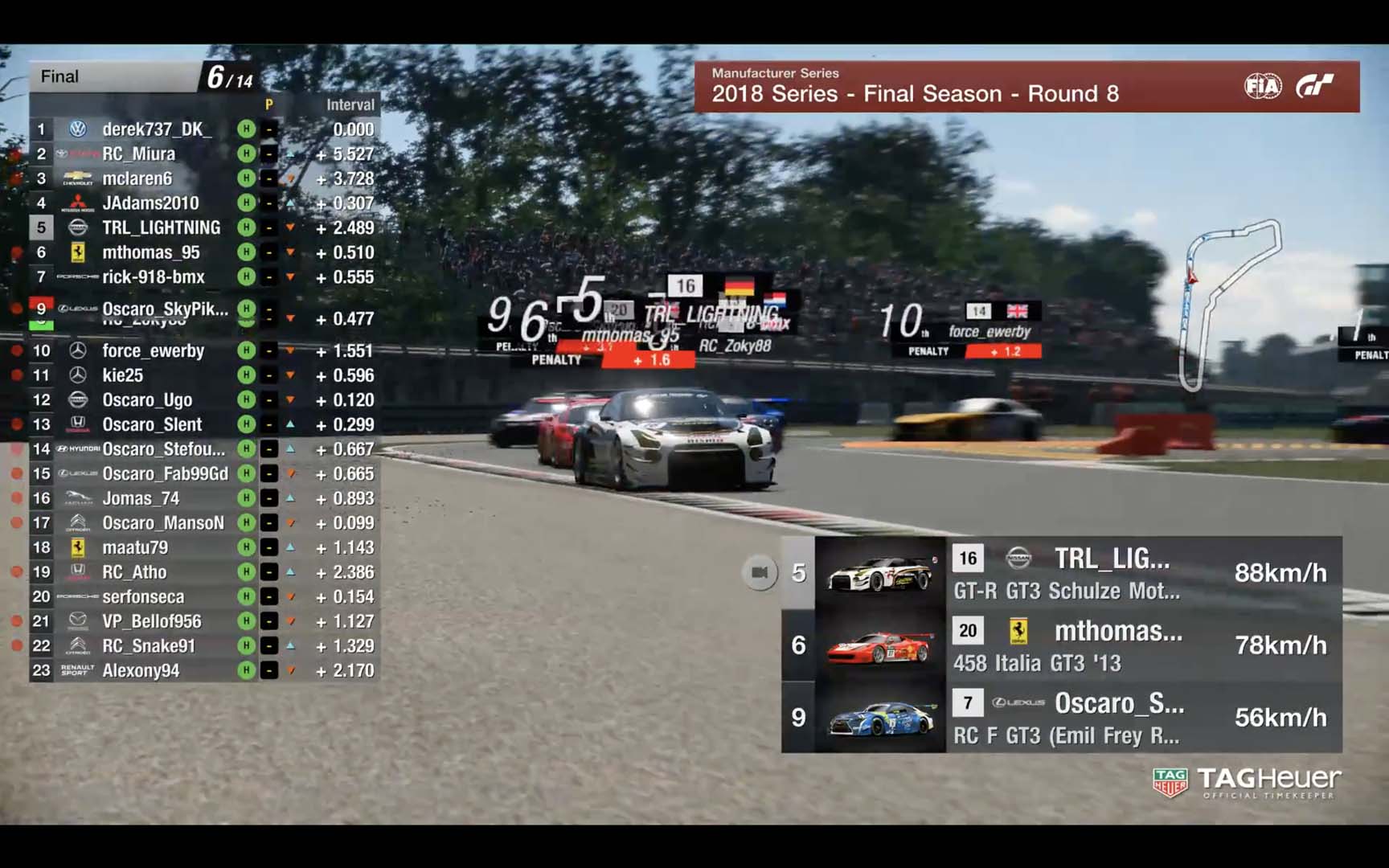
Task: Select the RC F GT3 car panel
Action: [x=1061, y=718]
